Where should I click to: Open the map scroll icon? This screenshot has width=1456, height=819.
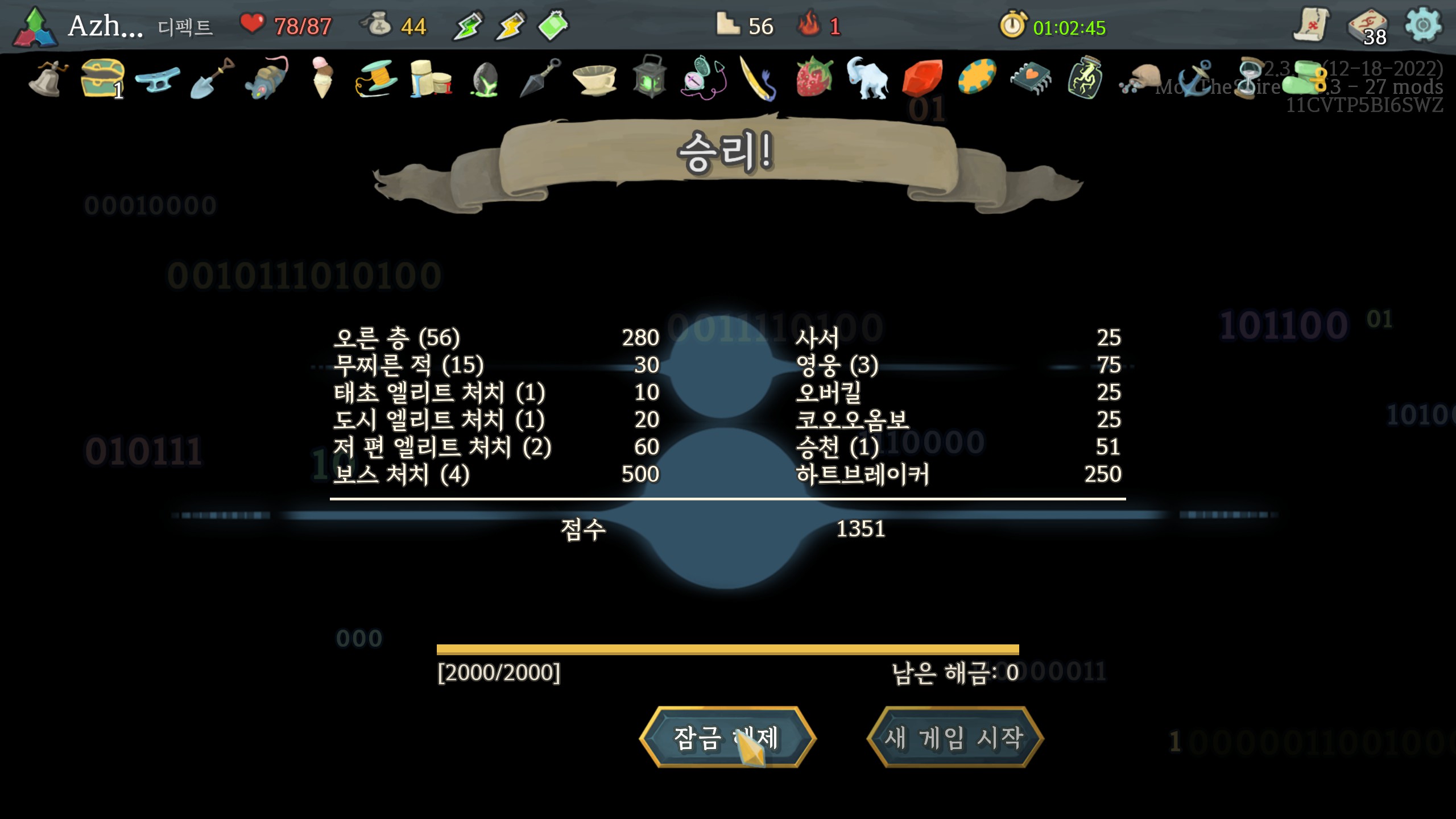1311,25
